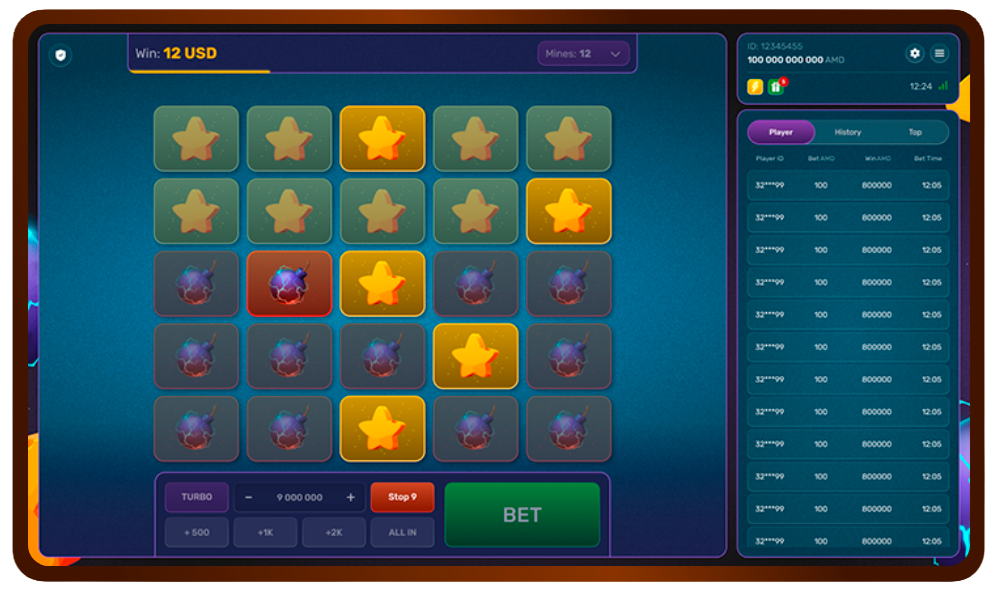Switch to the Top tab
994x596 pixels.
[915, 132]
